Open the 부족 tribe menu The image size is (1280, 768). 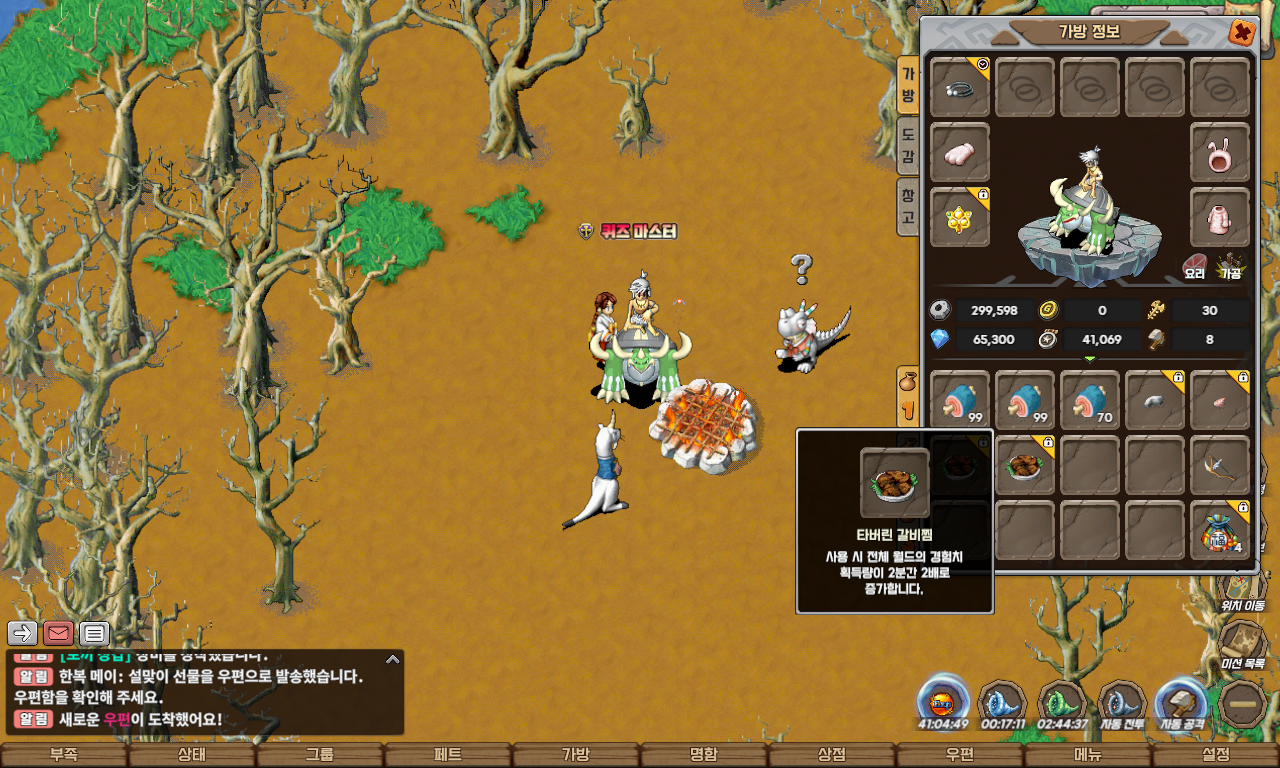63,755
